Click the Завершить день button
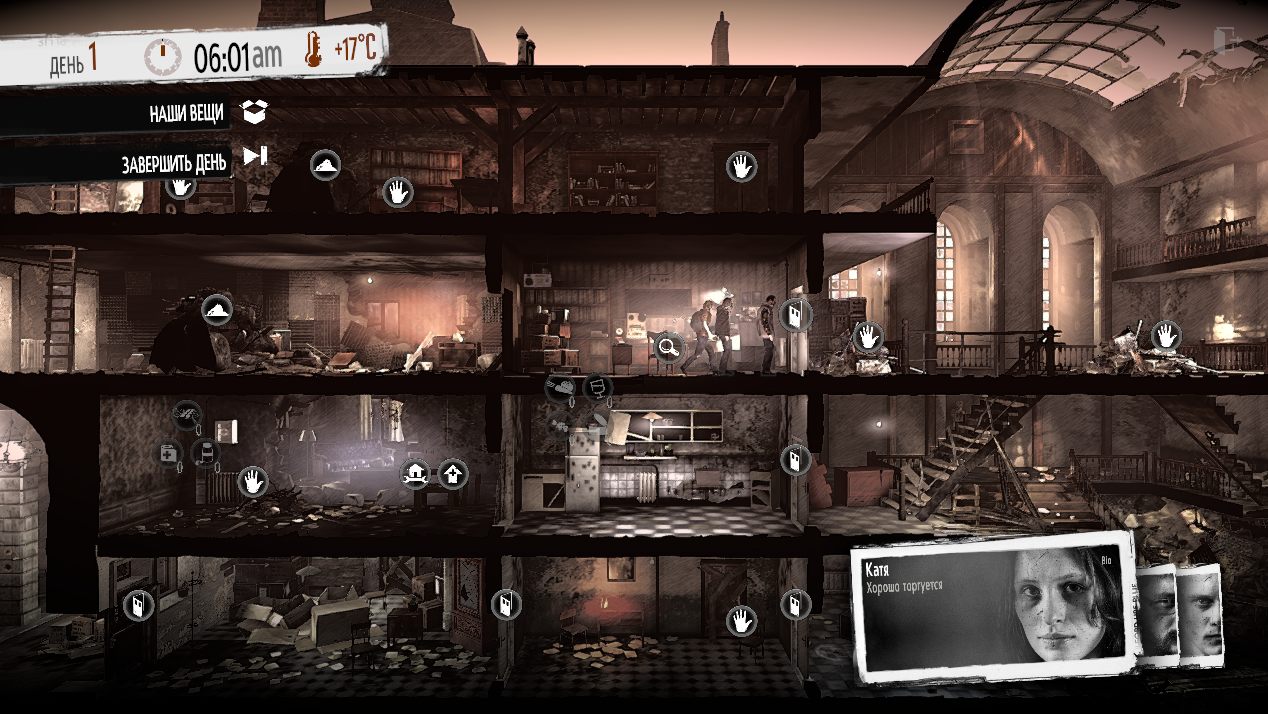This screenshot has width=1268, height=714. [x=256, y=156]
